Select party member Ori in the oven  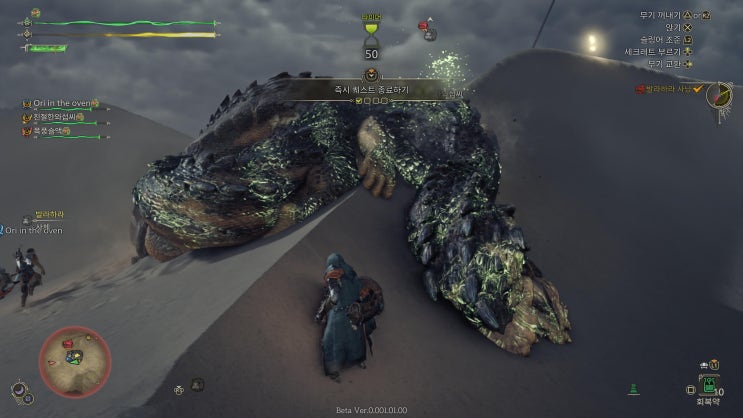click(63, 104)
